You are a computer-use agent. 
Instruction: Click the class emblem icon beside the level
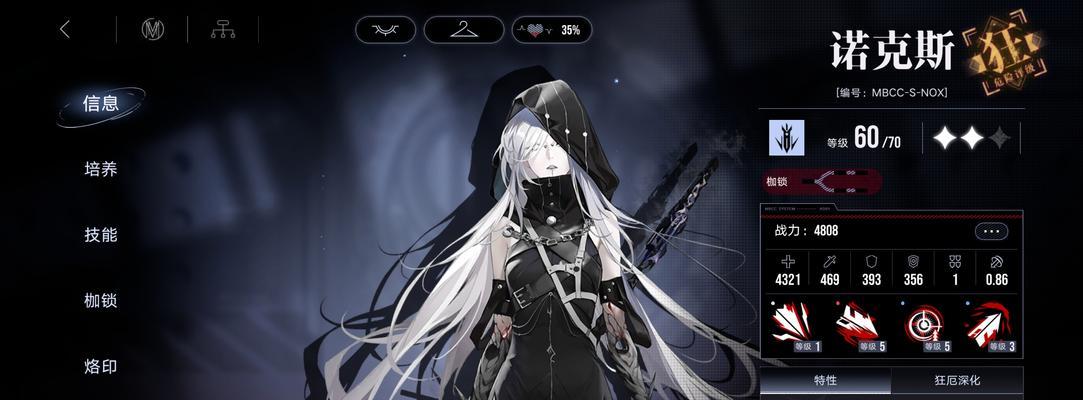click(786, 138)
